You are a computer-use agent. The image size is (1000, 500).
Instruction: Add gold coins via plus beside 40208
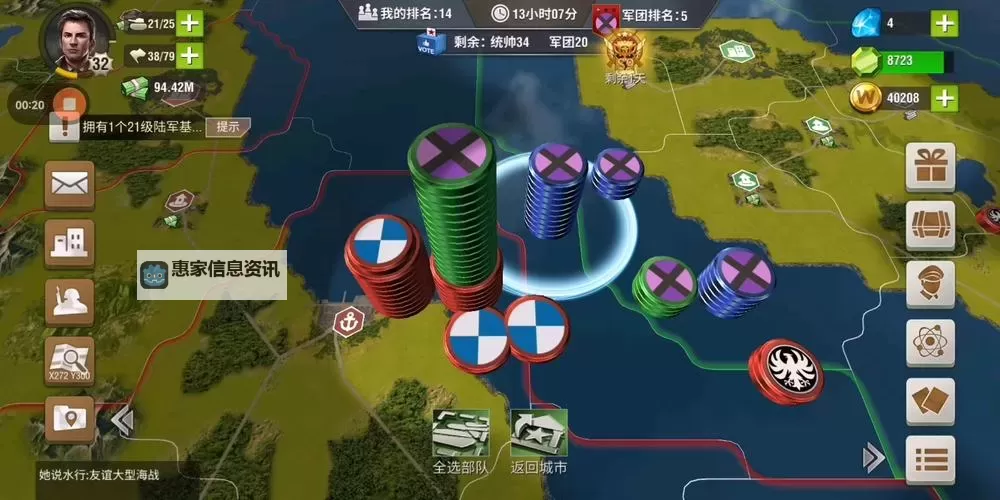tap(944, 98)
